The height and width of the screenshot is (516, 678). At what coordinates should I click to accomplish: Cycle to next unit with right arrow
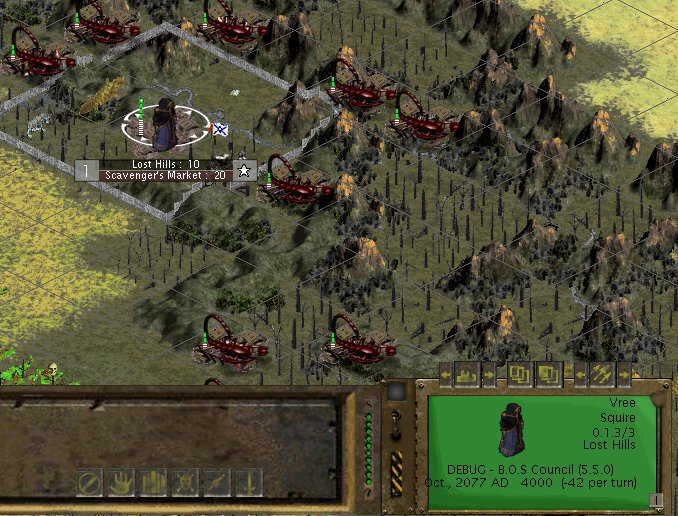tap(622, 376)
